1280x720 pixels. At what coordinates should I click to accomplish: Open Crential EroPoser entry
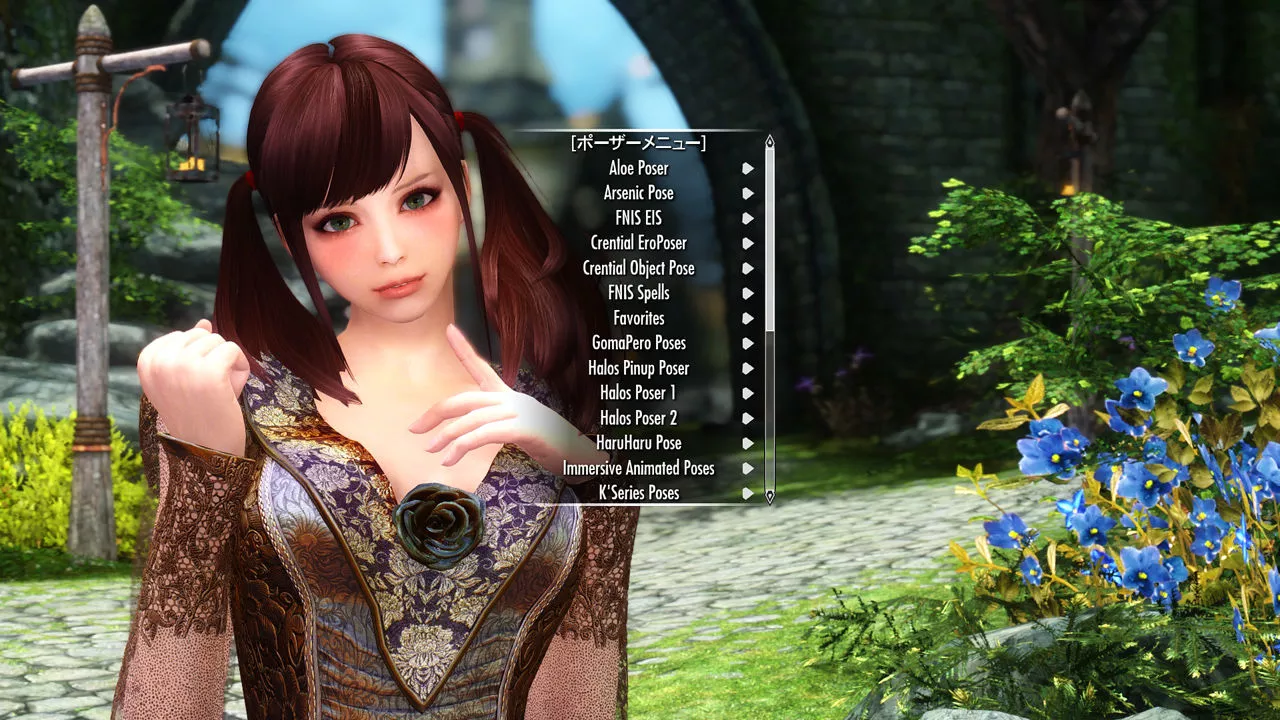click(638, 243)
